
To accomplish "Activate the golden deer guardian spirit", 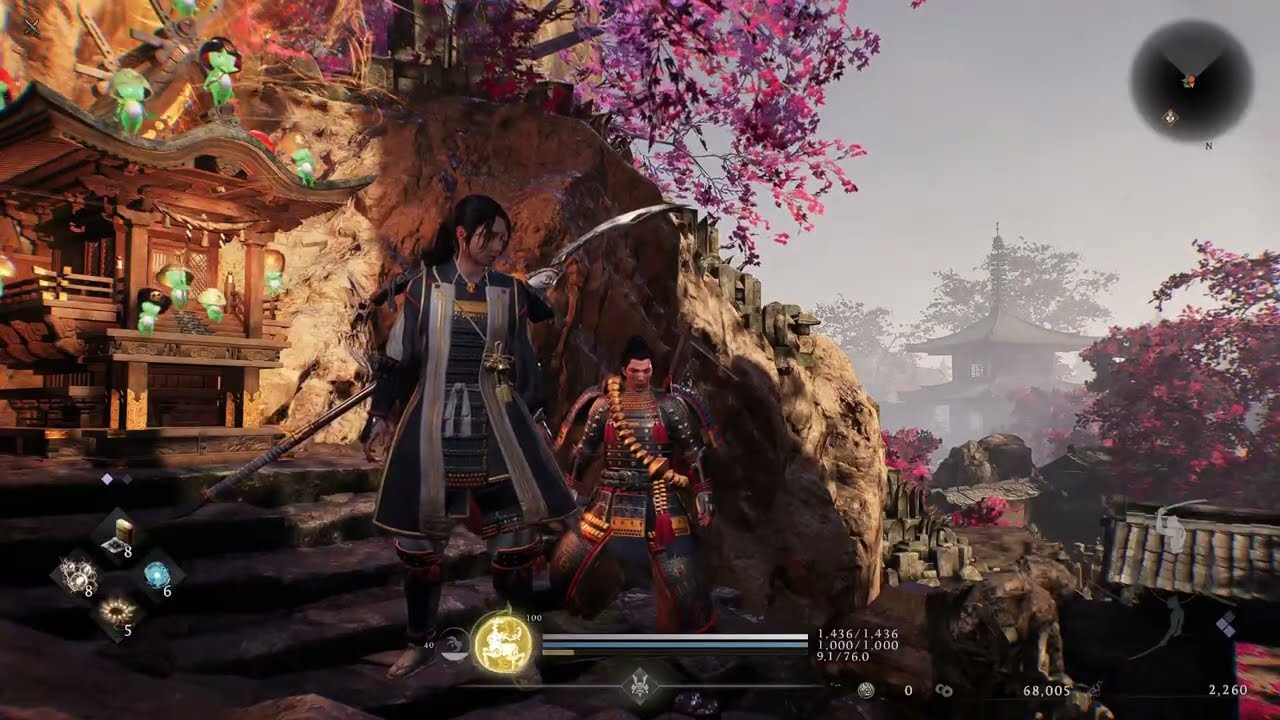I will [504, 643].
